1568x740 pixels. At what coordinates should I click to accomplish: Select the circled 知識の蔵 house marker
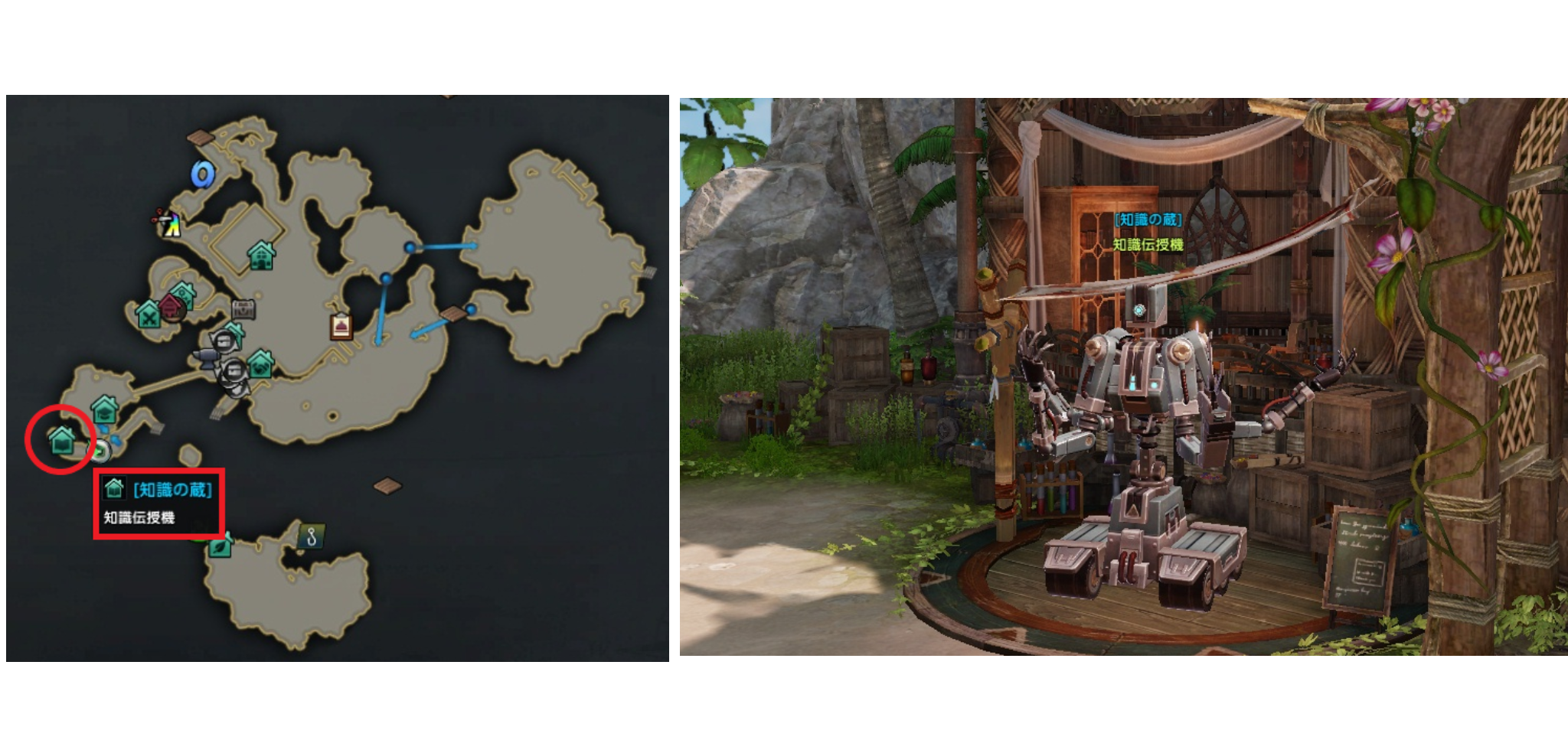(62, 442)
